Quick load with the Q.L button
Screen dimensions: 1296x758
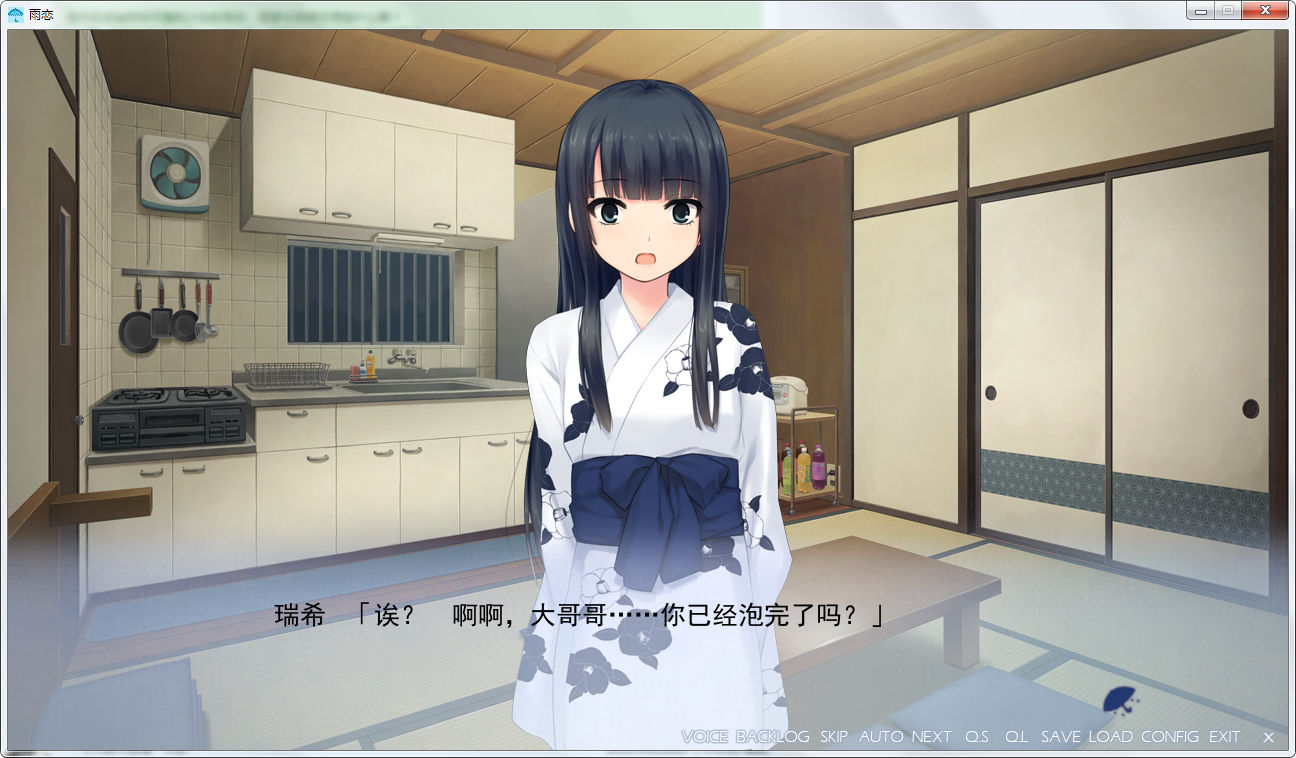point(1017,737)
